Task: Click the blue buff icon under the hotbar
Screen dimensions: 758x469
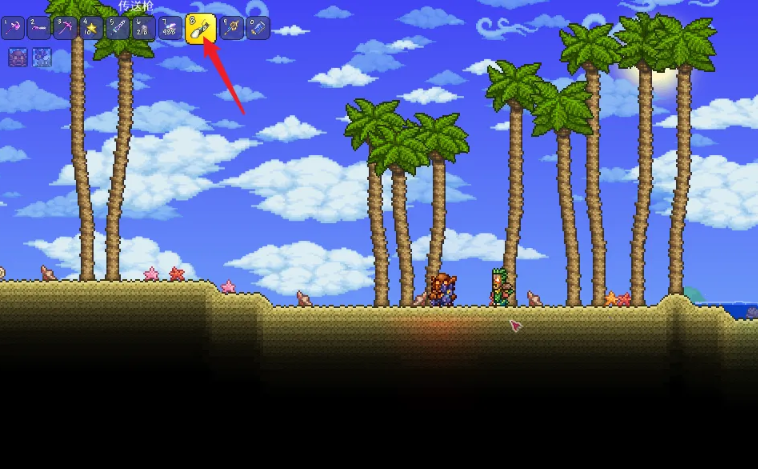Action: coord(42,57)
